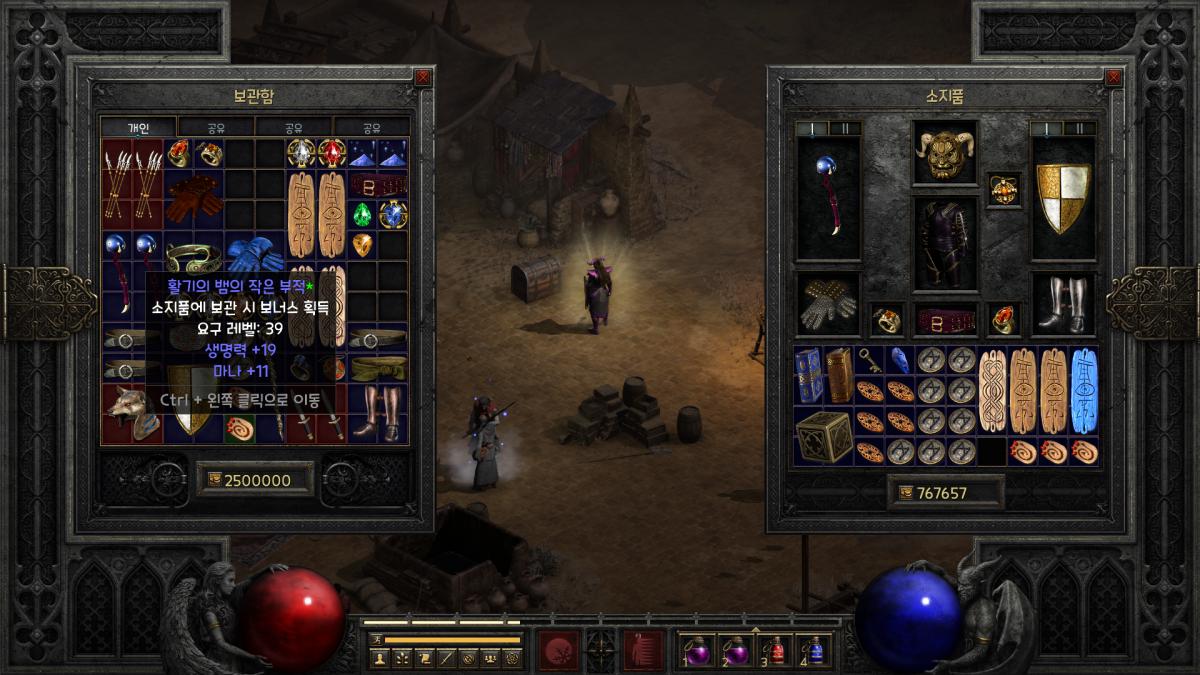The image size is (1200, 675).
Task: Close the inventory panel
Action: [1112, 77]
